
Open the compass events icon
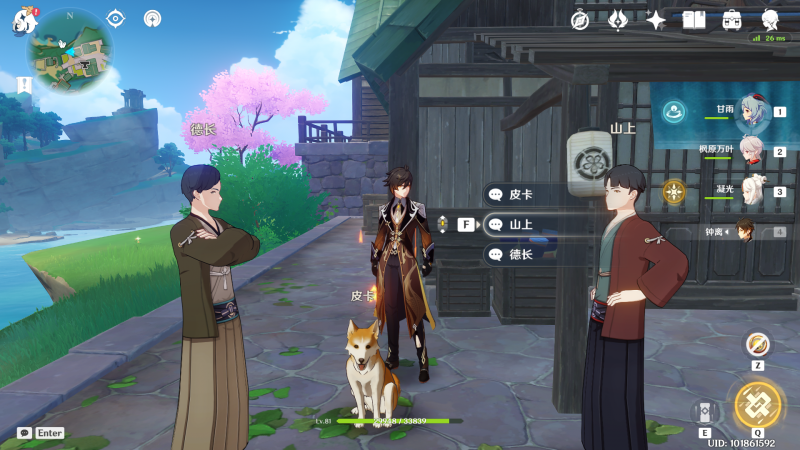pos(580,19)
